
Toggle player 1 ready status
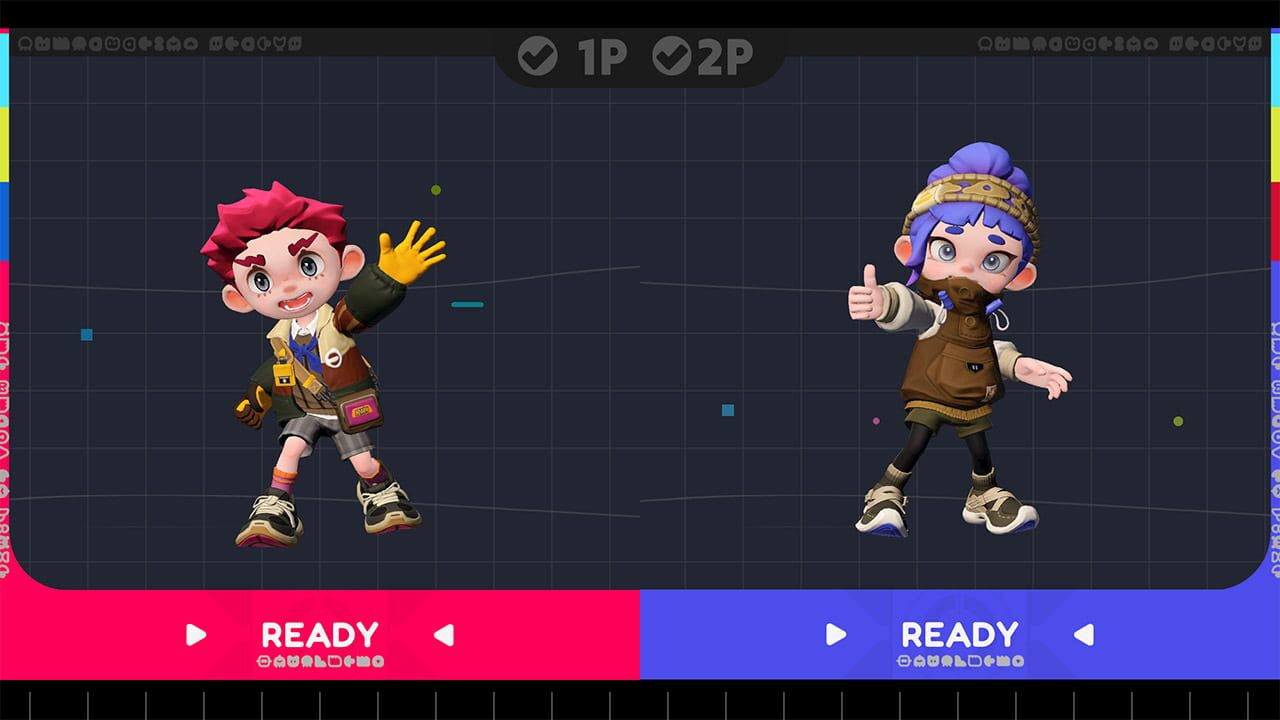click(x=319, y=633)
